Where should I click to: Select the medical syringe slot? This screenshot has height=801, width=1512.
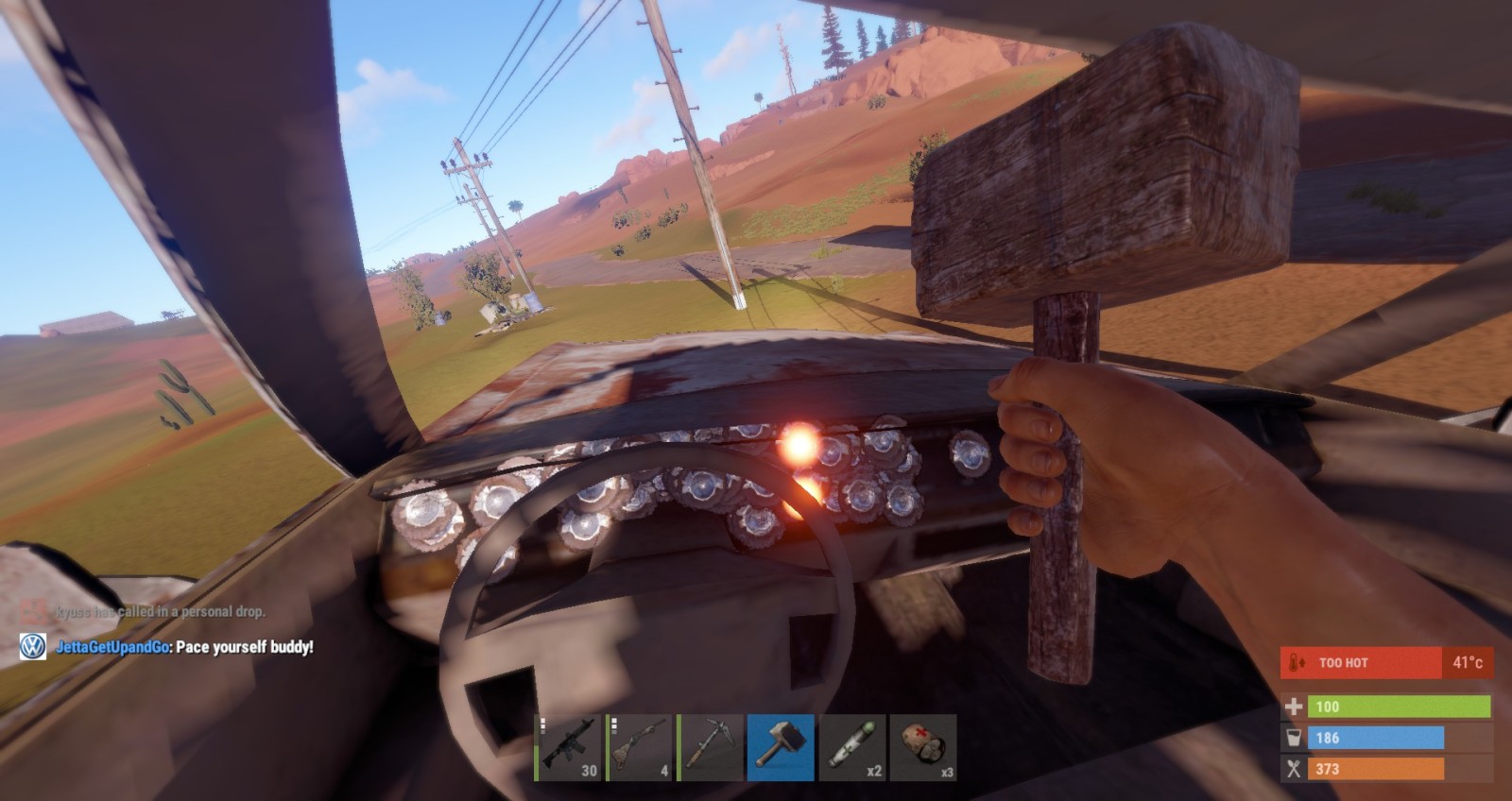pos(851,747)
